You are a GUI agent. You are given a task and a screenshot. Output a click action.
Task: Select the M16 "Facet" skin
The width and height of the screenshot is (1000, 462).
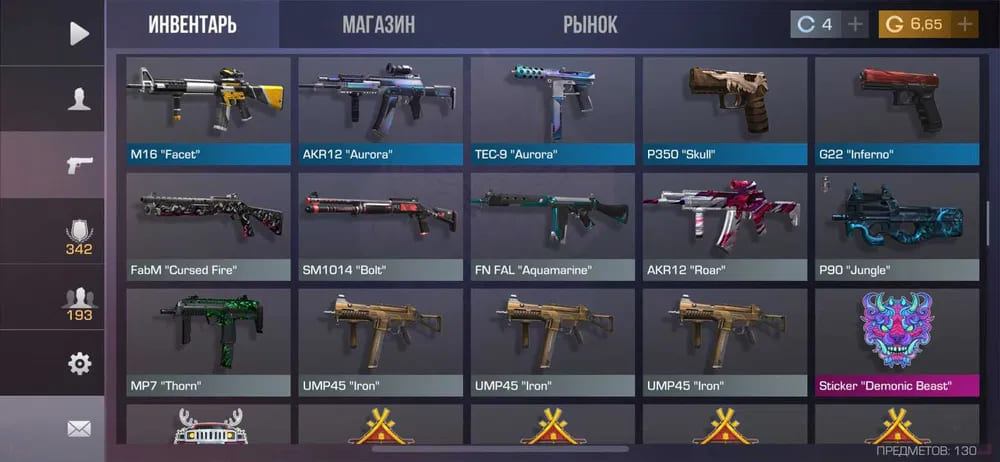coord(209,108)
